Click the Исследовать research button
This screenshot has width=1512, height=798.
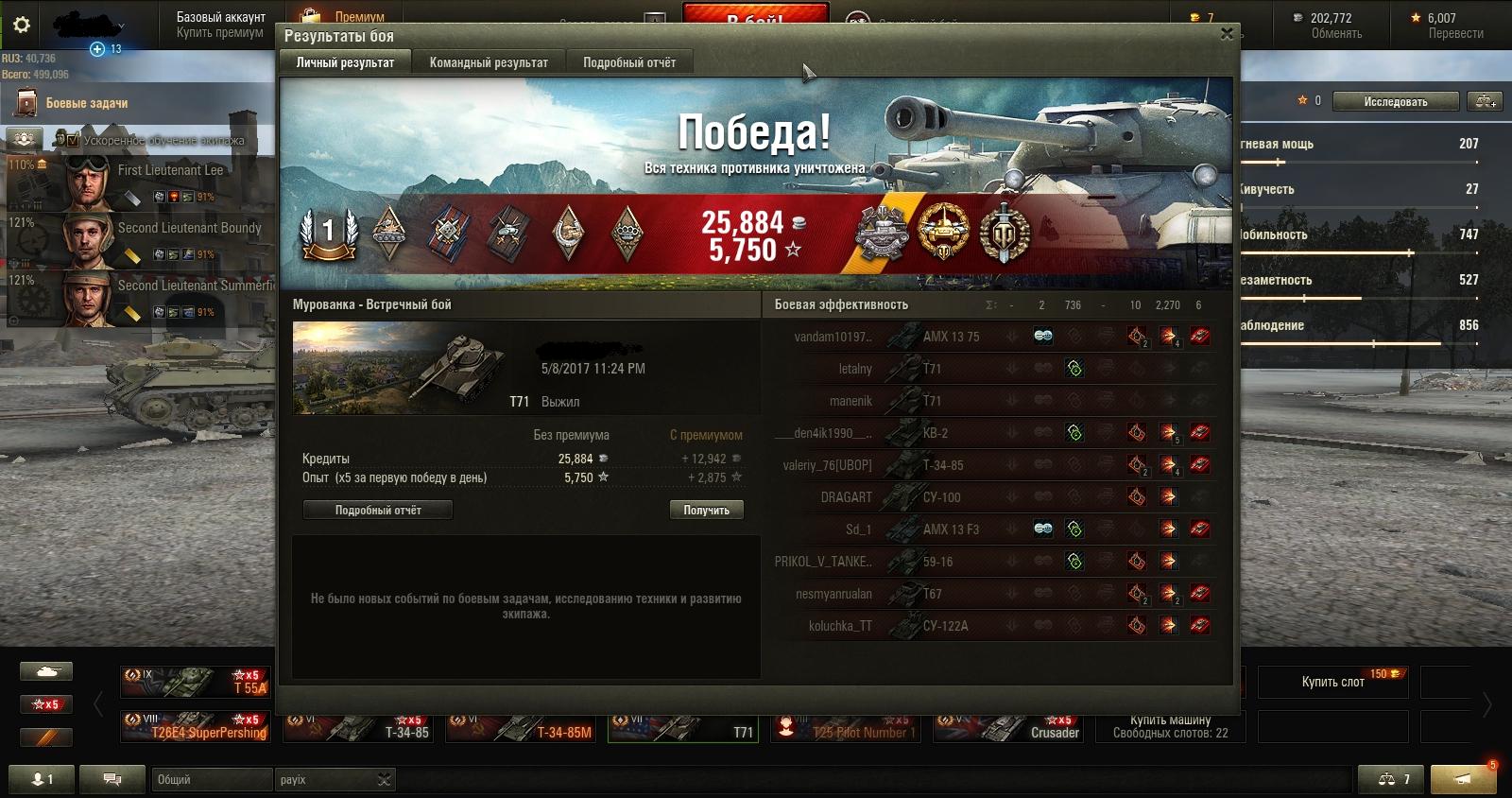pyautogui.click(x=1395, y=102)
